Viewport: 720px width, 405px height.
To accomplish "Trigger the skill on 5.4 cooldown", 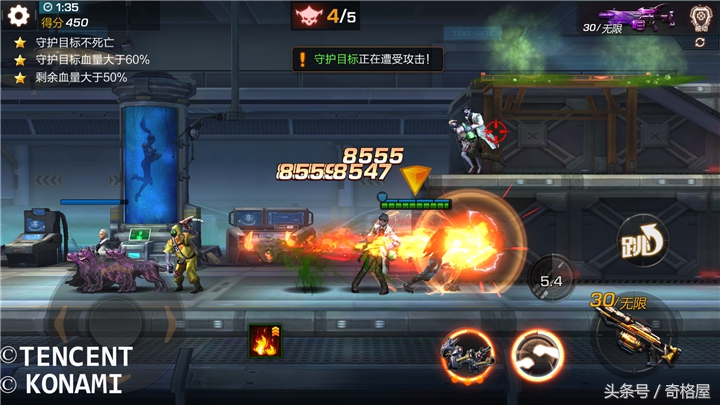I will coord(551,280).
